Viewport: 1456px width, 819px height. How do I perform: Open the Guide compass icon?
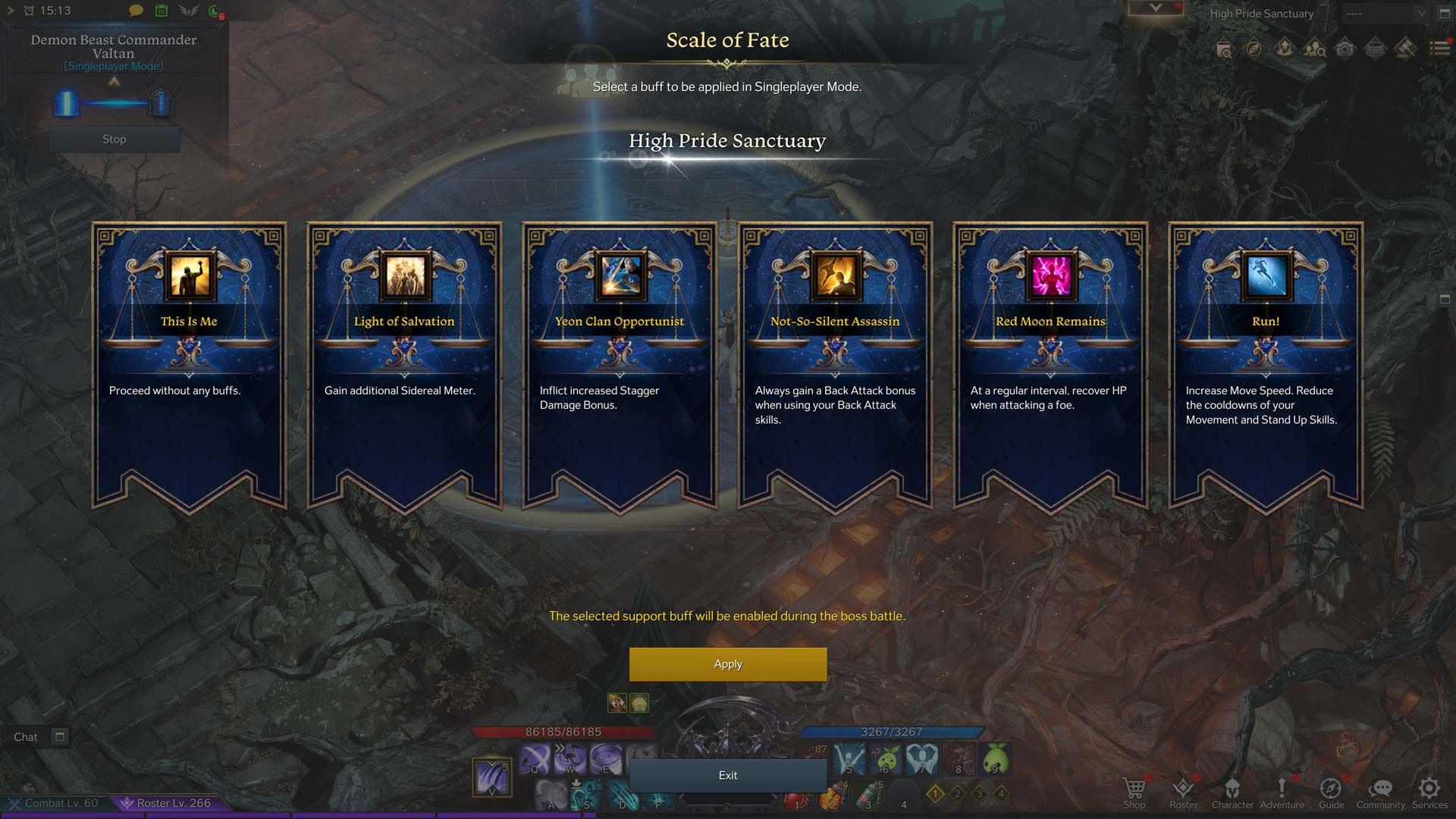(x=1331, y=790)
